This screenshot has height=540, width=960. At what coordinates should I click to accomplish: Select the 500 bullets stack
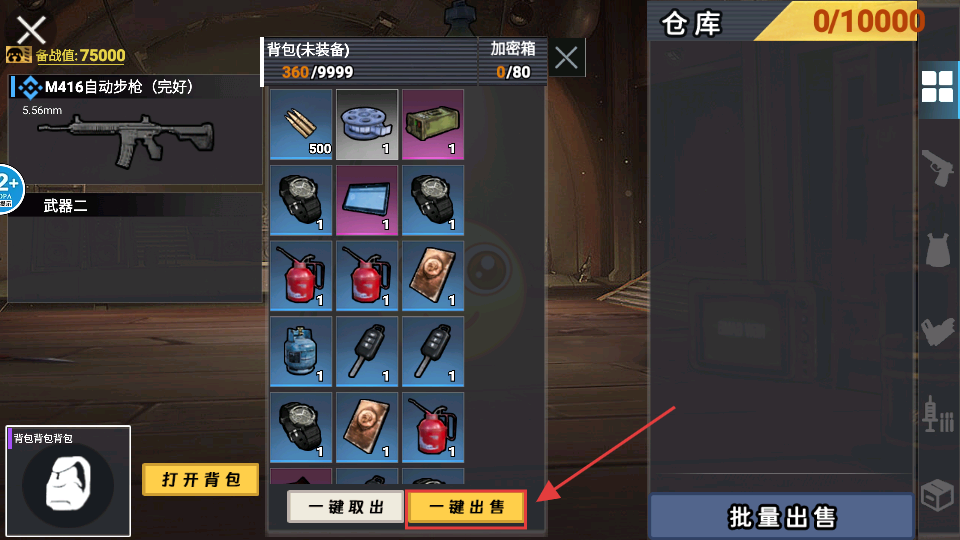[x=301, y=124]
